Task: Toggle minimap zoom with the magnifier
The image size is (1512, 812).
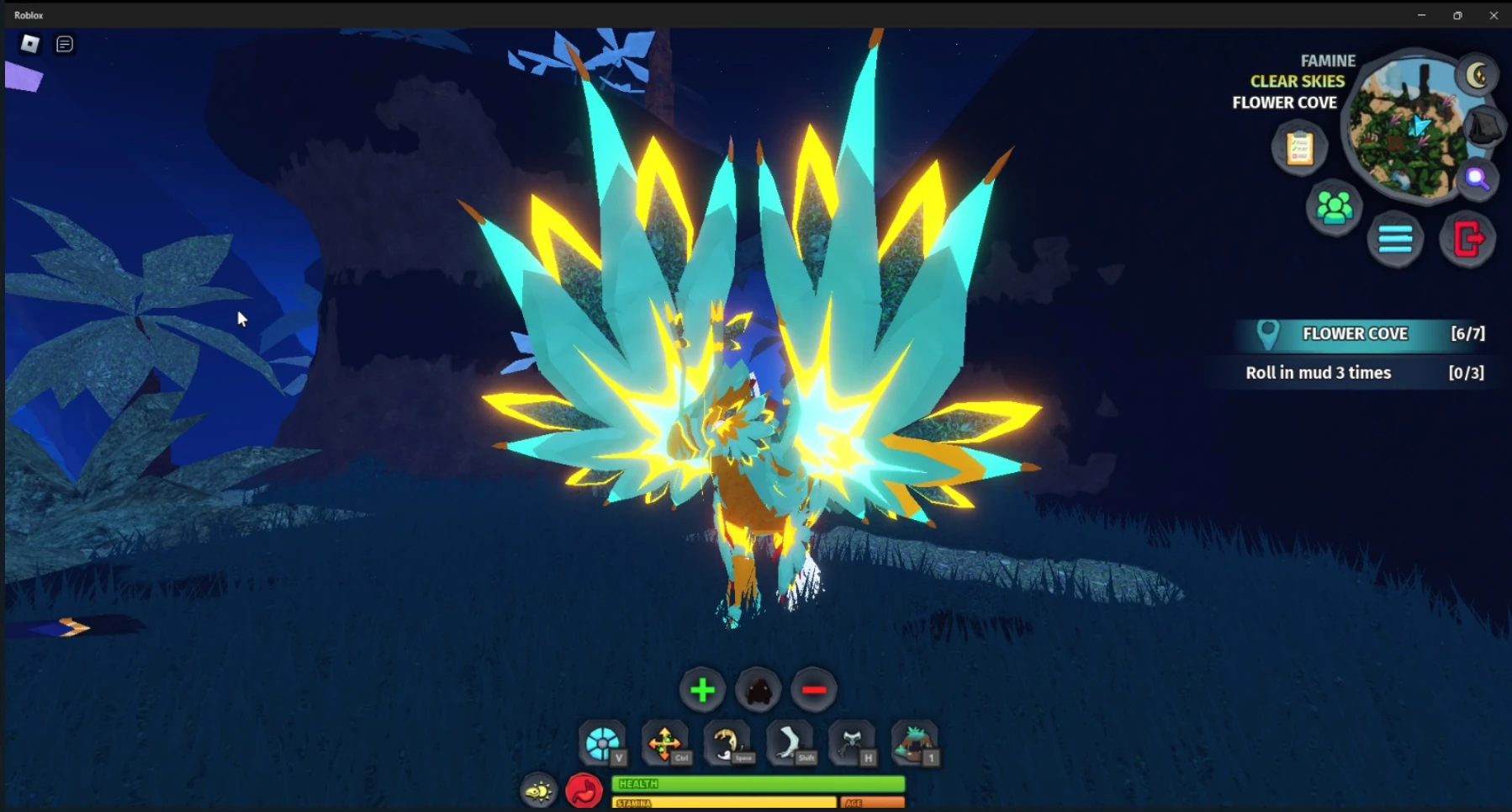Action: click(1477, 178)
